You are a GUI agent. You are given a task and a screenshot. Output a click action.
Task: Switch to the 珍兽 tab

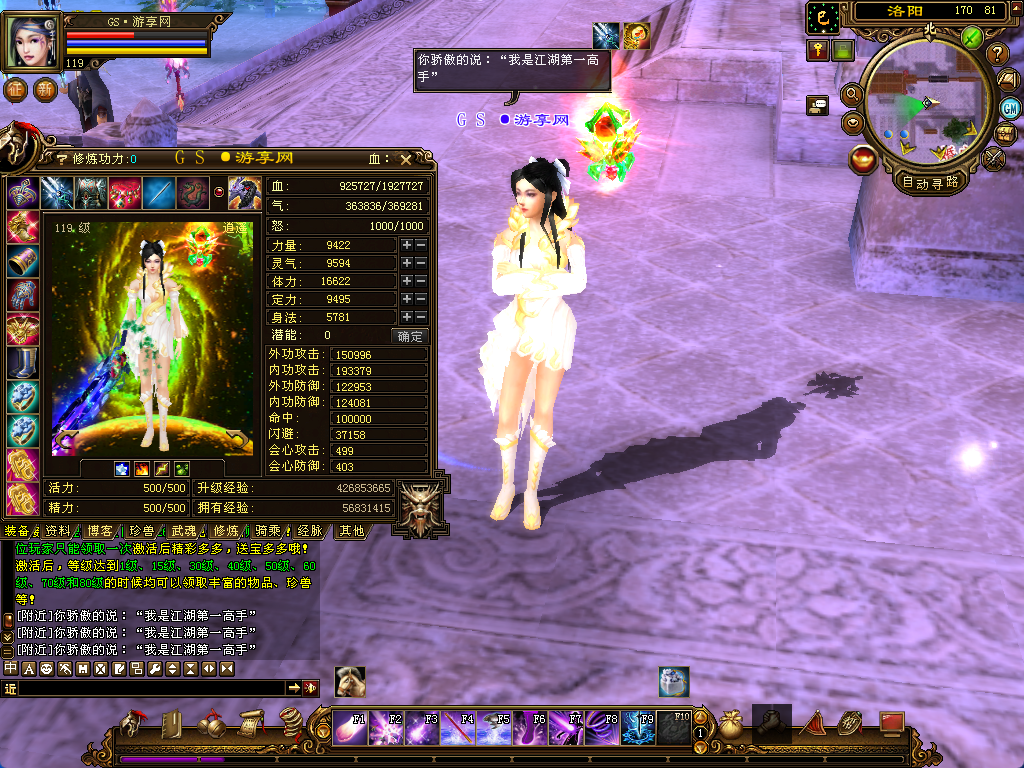141,531
